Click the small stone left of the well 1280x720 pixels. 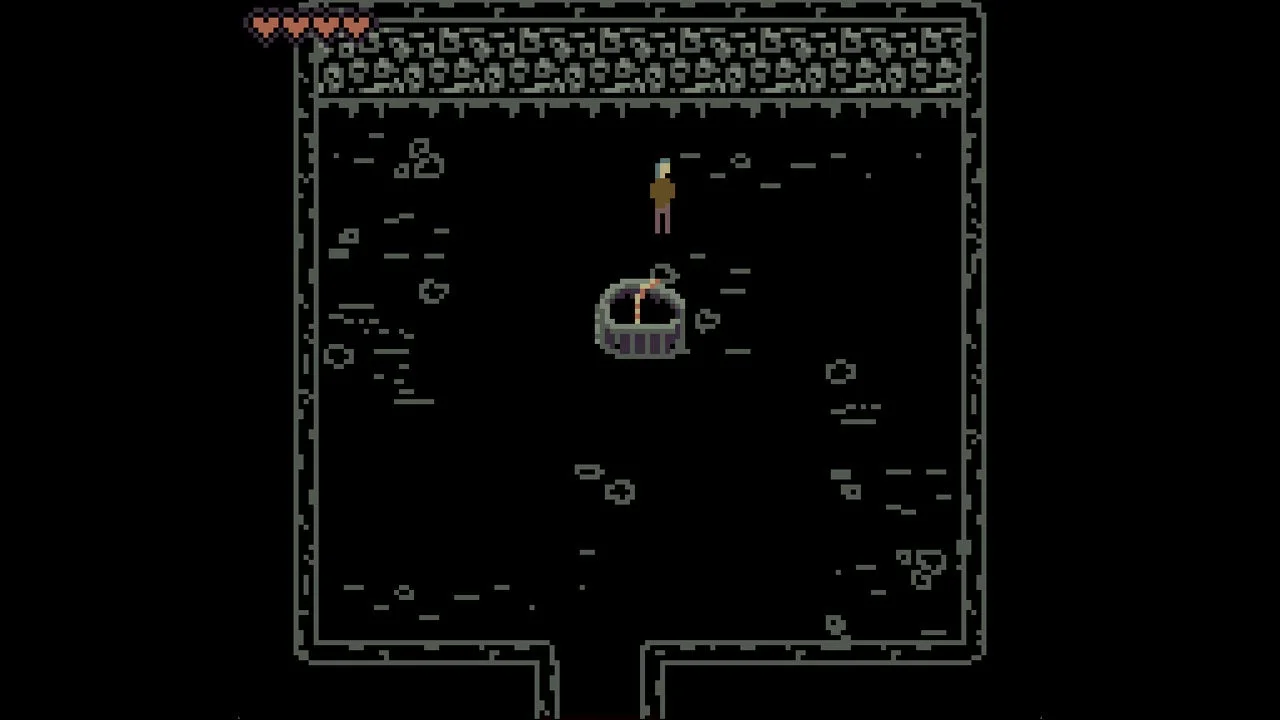pyautogui.click(x=435, y=291)
